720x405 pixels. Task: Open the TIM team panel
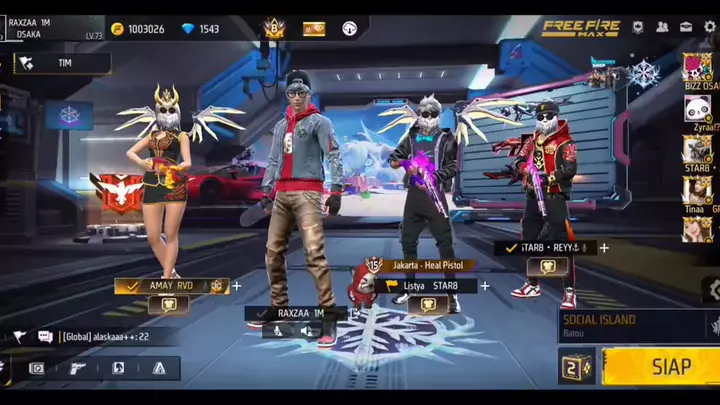[62, 63]
